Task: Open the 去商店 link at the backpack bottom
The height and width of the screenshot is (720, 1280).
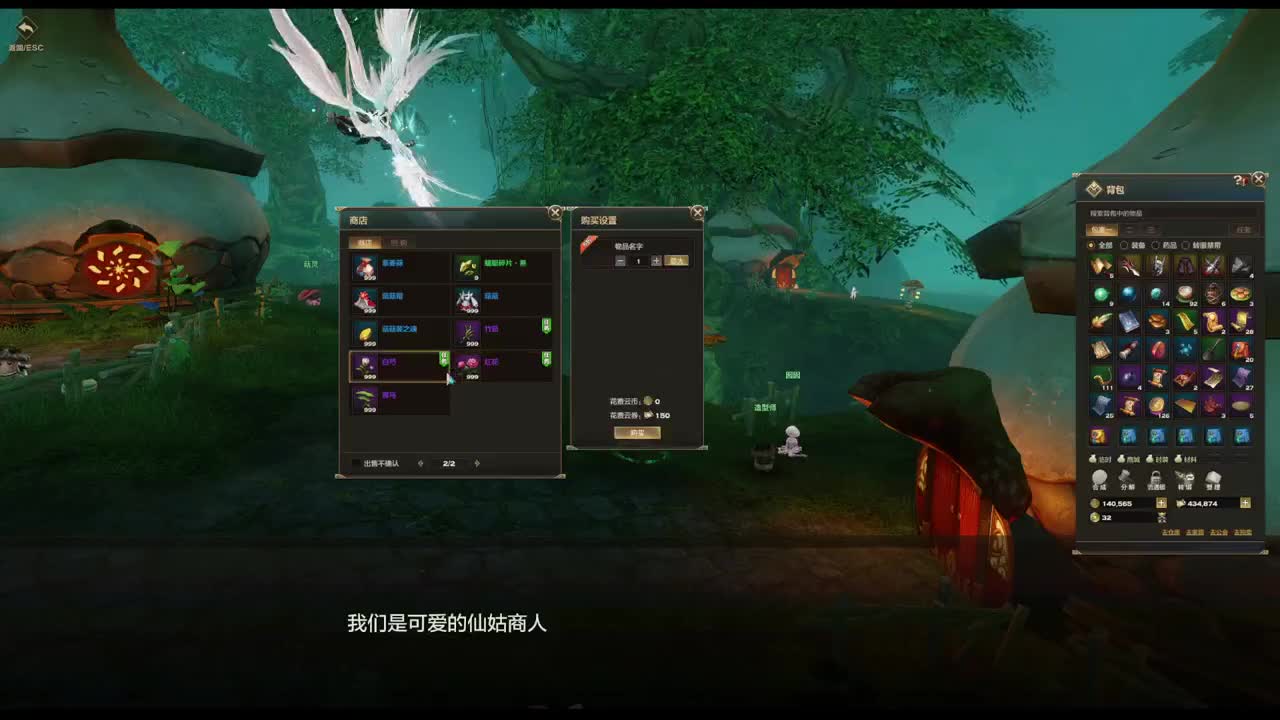Action: pyautogui.click(x=1196, y=532)
